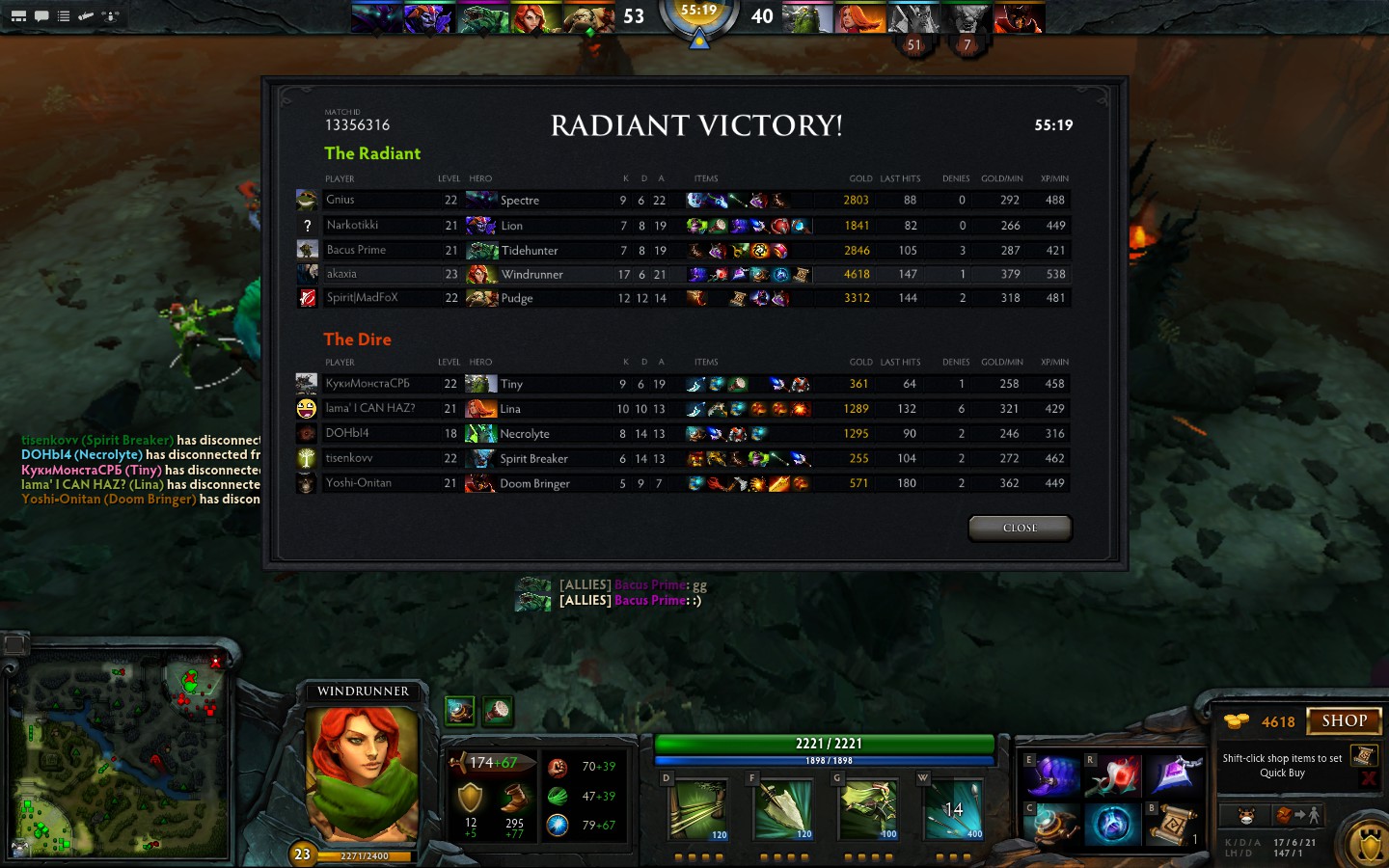
Task: Activate the Windrun ability
Action: pos(867,808)
